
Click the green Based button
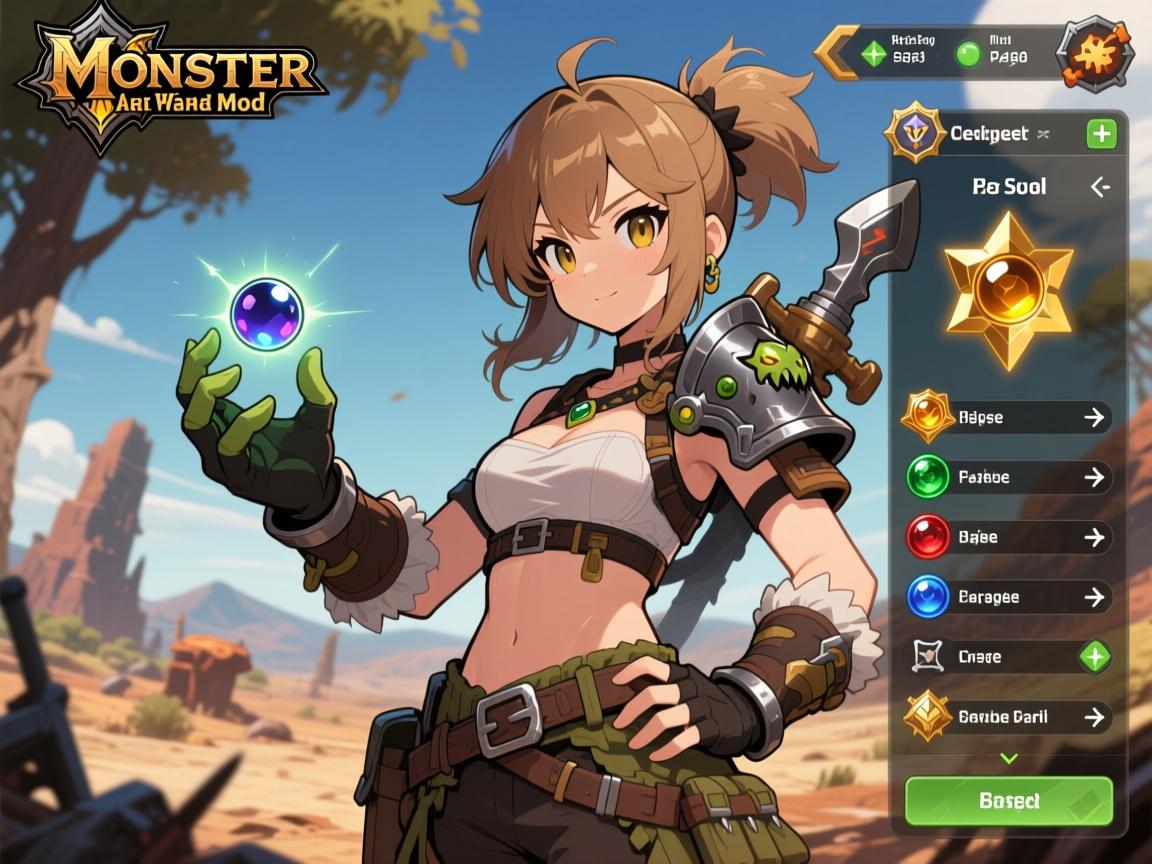(x=1008, y=801)
